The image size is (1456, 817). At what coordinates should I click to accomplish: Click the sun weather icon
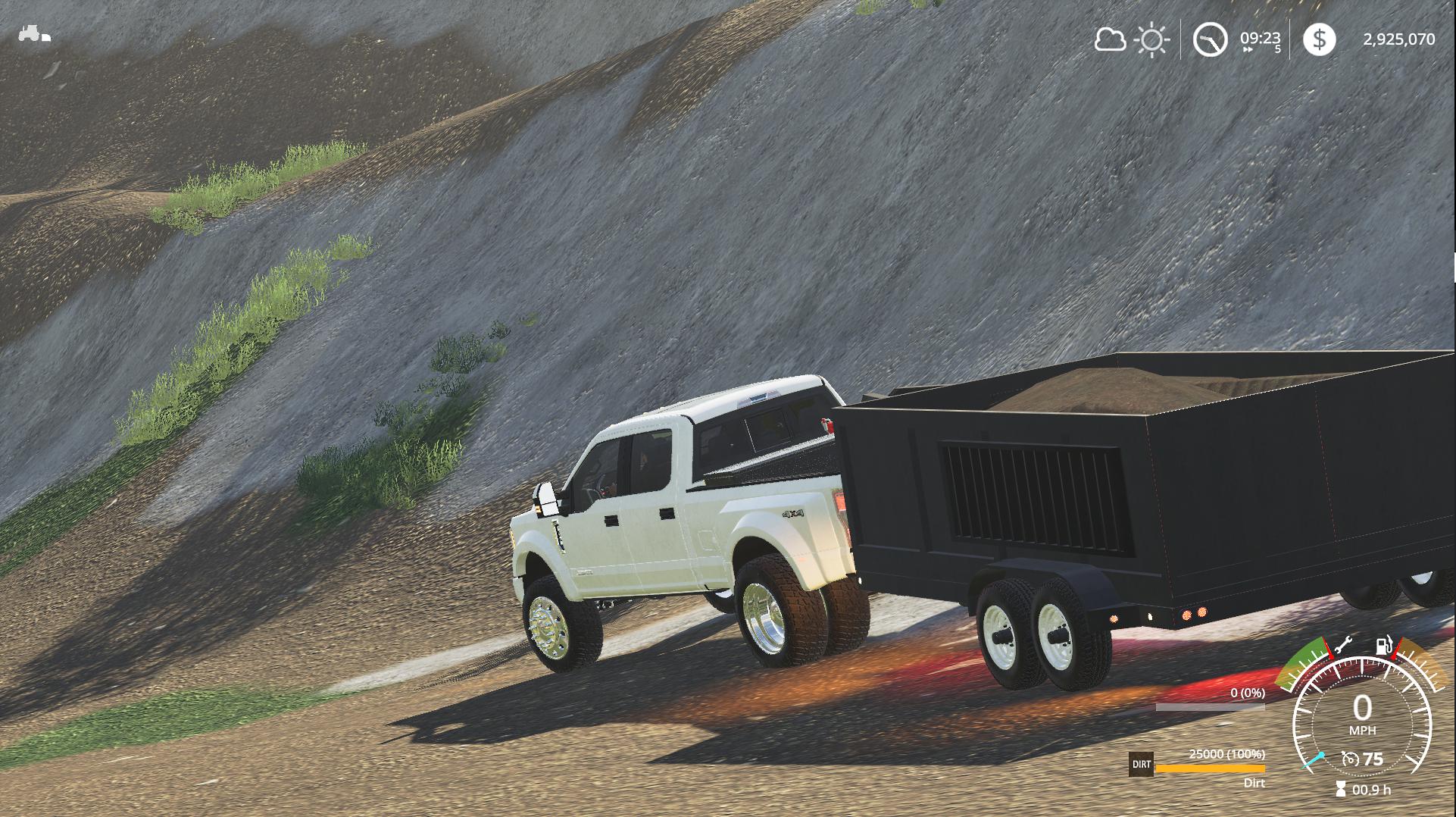coord(1151,39)
